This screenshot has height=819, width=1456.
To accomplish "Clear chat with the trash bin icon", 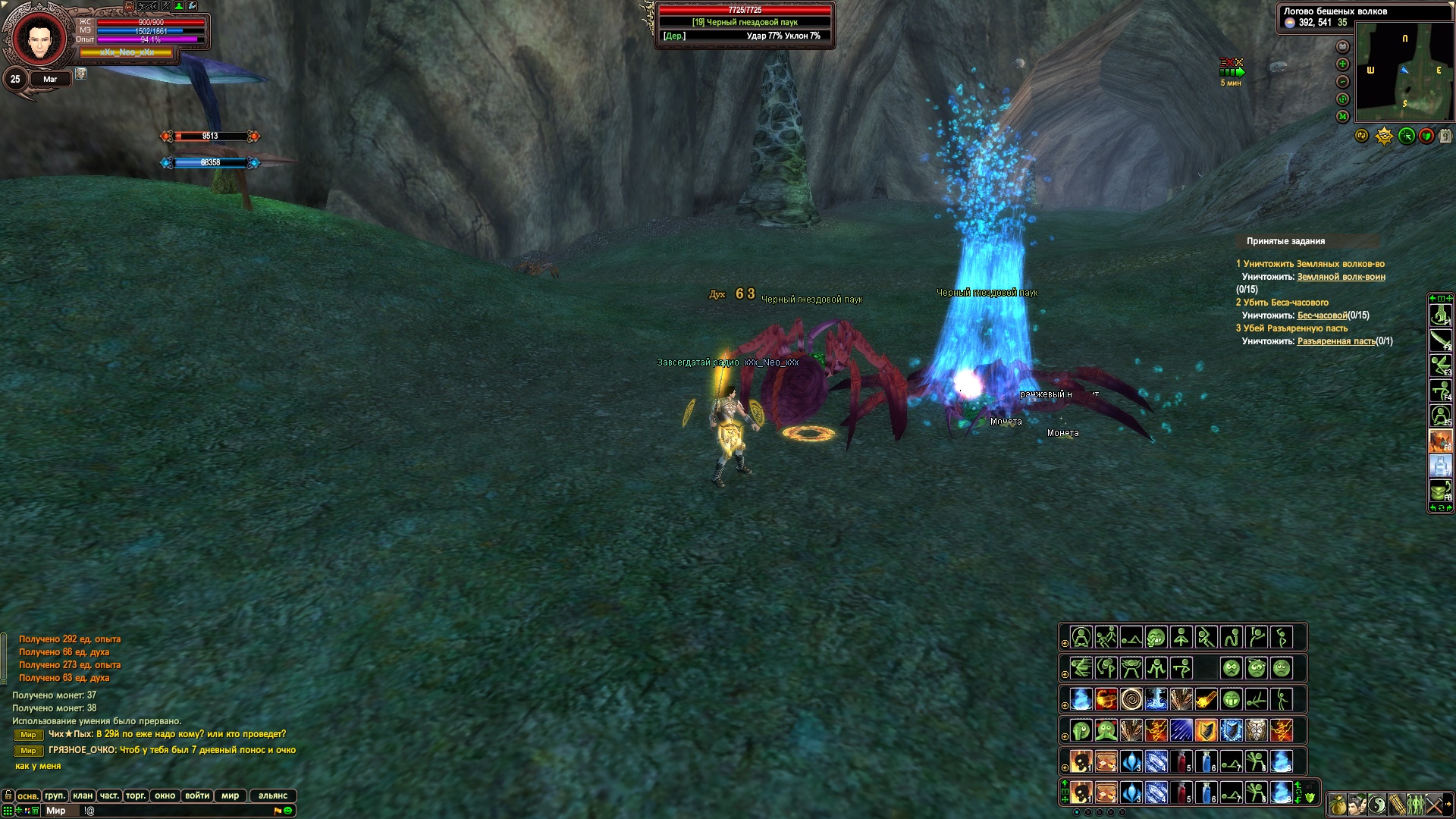I will [35, 811].
